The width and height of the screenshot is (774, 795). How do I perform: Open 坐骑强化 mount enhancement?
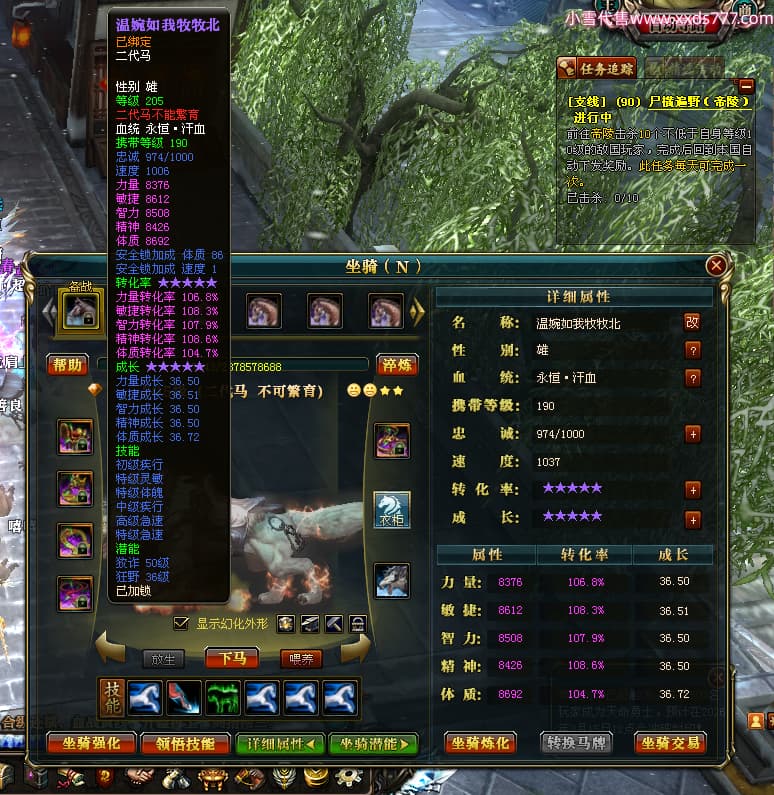[91, 743]
